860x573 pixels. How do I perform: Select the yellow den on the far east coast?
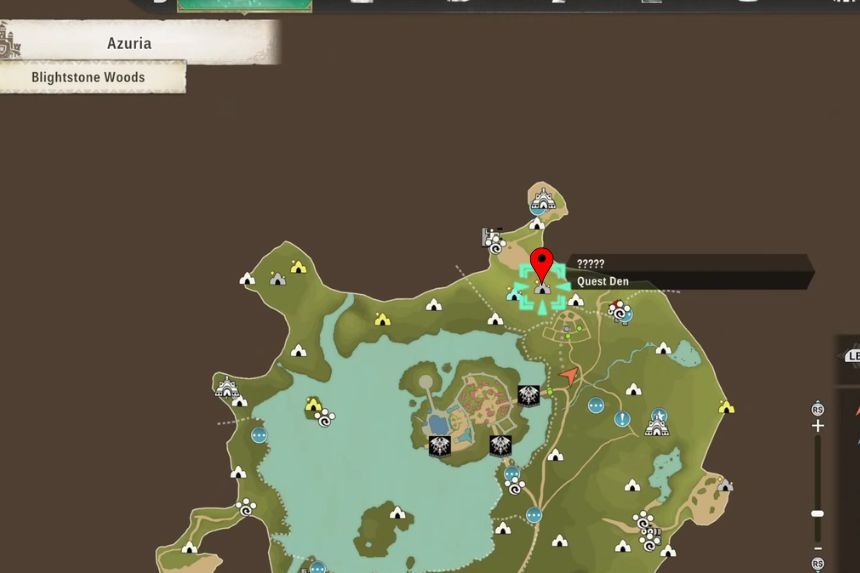click(726, 407)
